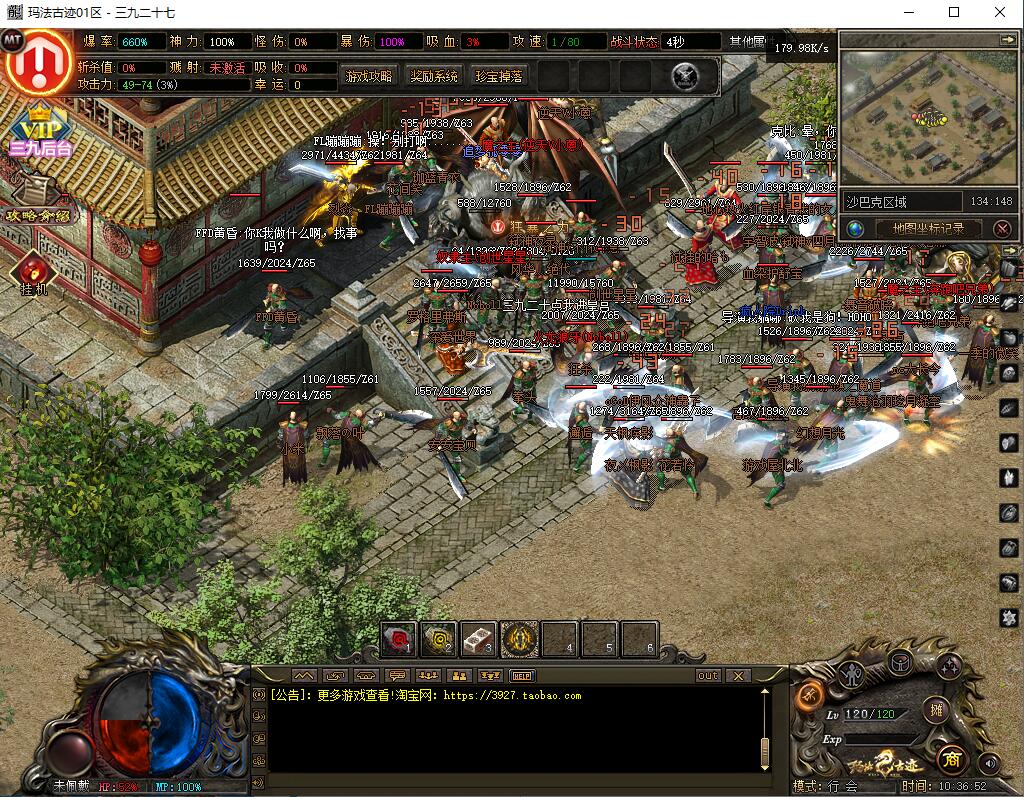Viewport: 1024px width, 797px height.
Task: Click the HELP button on chat toolbar
Action: pyautogui.click(x=523, y=675)
